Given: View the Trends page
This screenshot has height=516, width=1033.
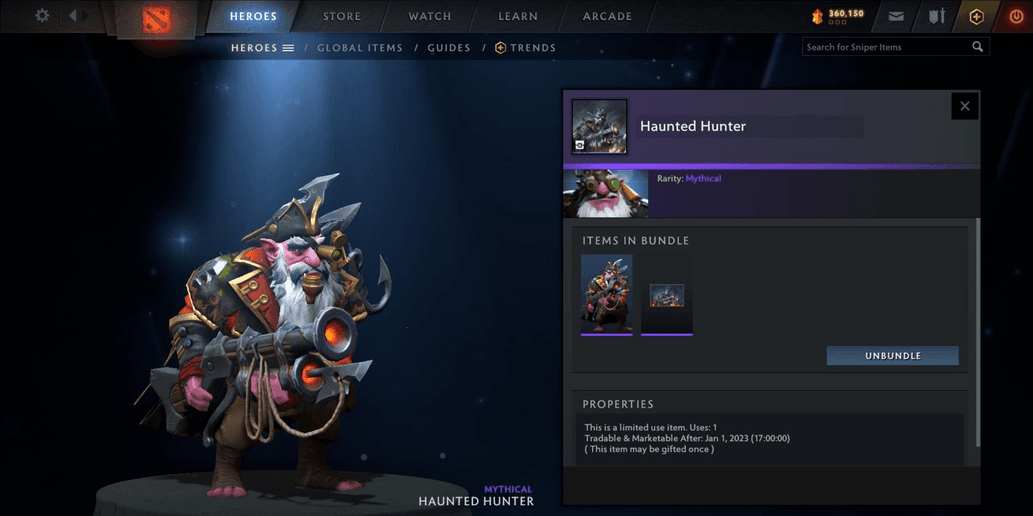Looking at the screenshot, I should tap(526, 48).
